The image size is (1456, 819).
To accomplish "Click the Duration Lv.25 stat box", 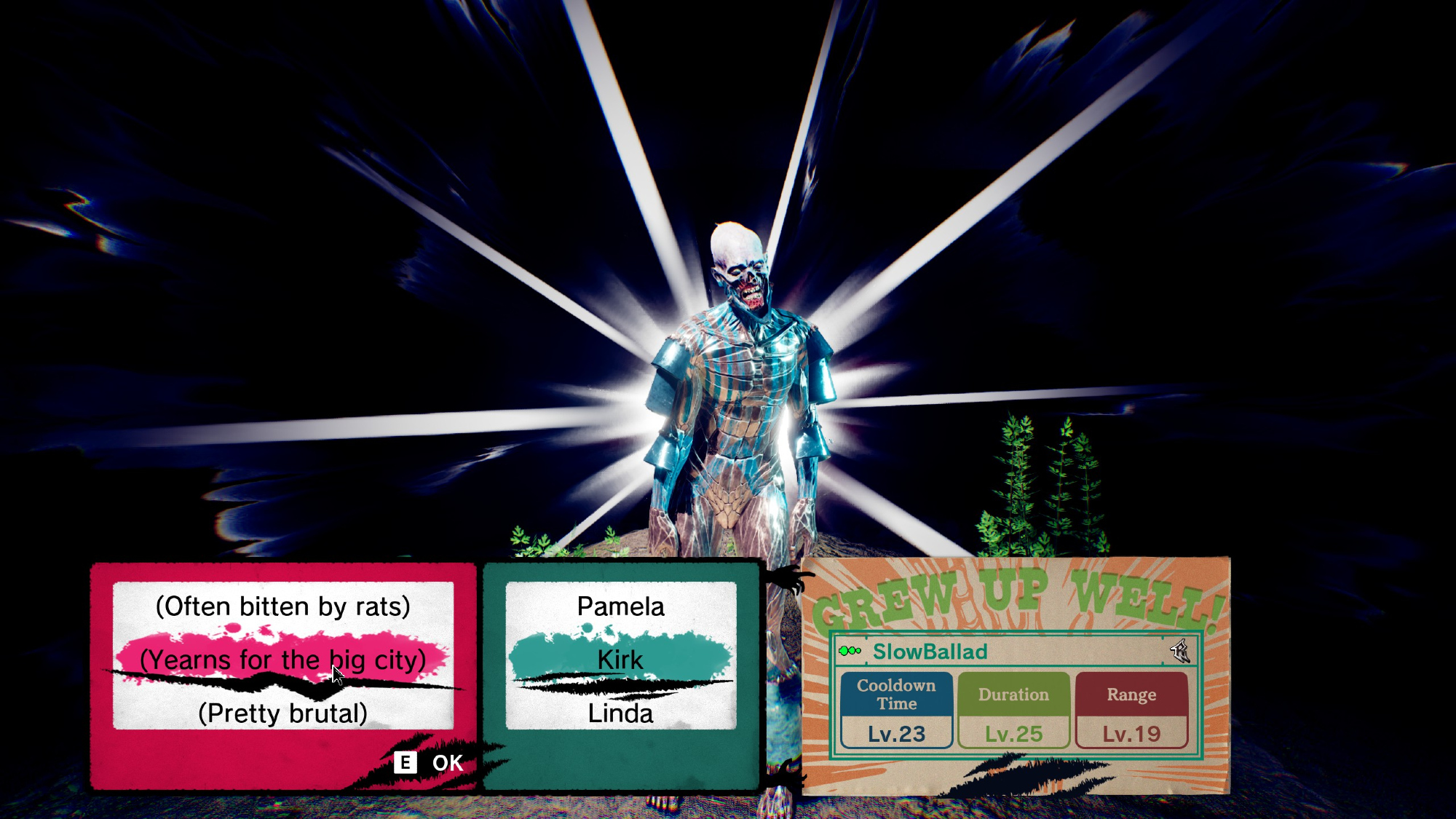I will [1013, 711].
